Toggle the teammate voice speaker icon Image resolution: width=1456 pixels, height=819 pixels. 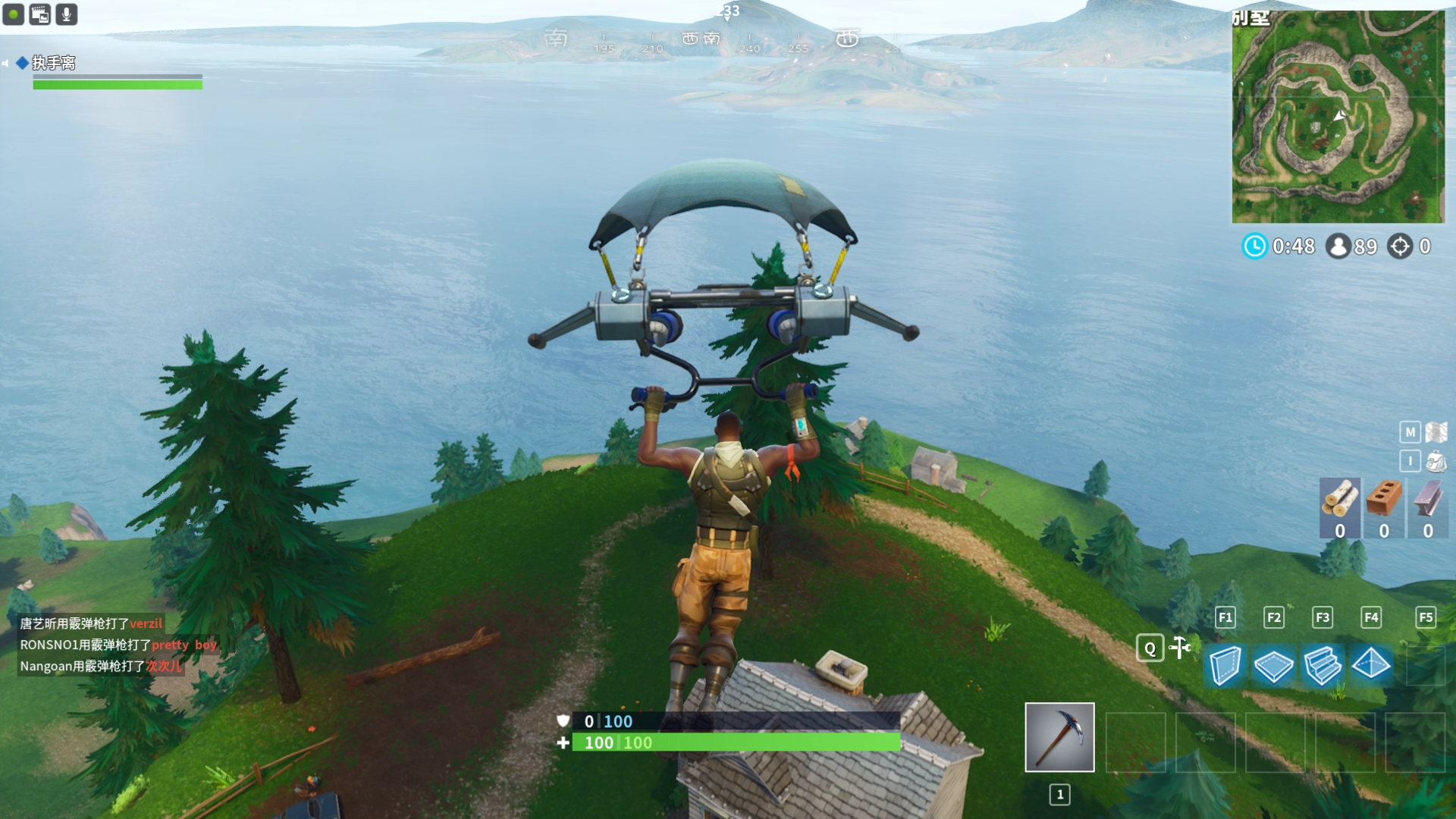tap(5, 63)
